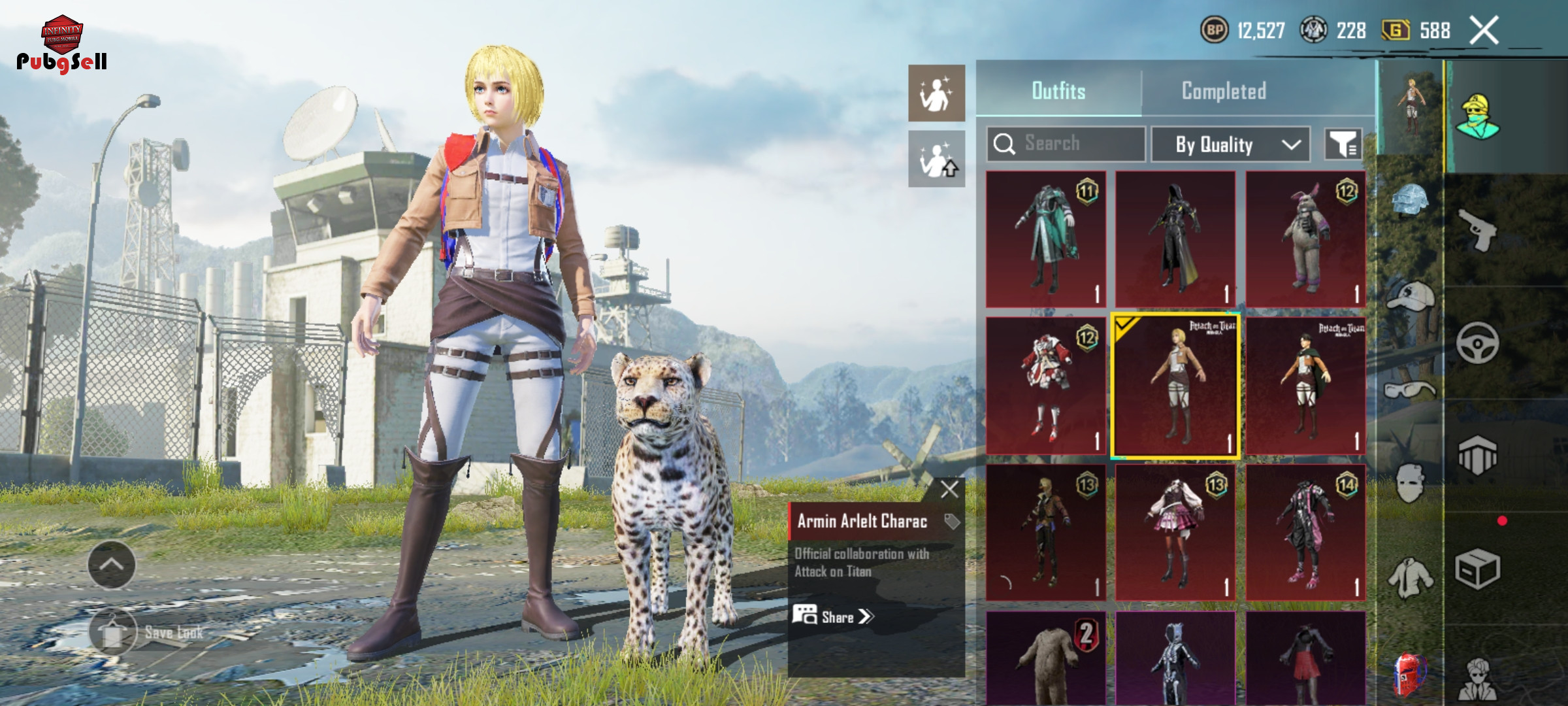Open the vehicle steering wheel category
The height and width of the screenshot is (706, 1568).
[1477, 343]
